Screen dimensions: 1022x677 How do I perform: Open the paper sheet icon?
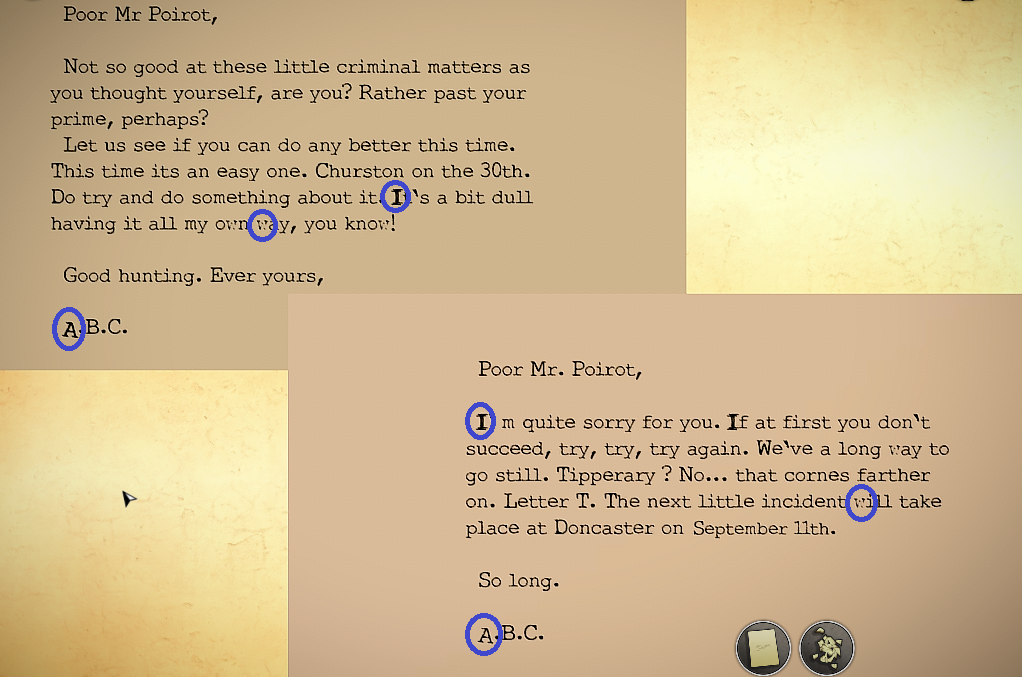point(763,647)
